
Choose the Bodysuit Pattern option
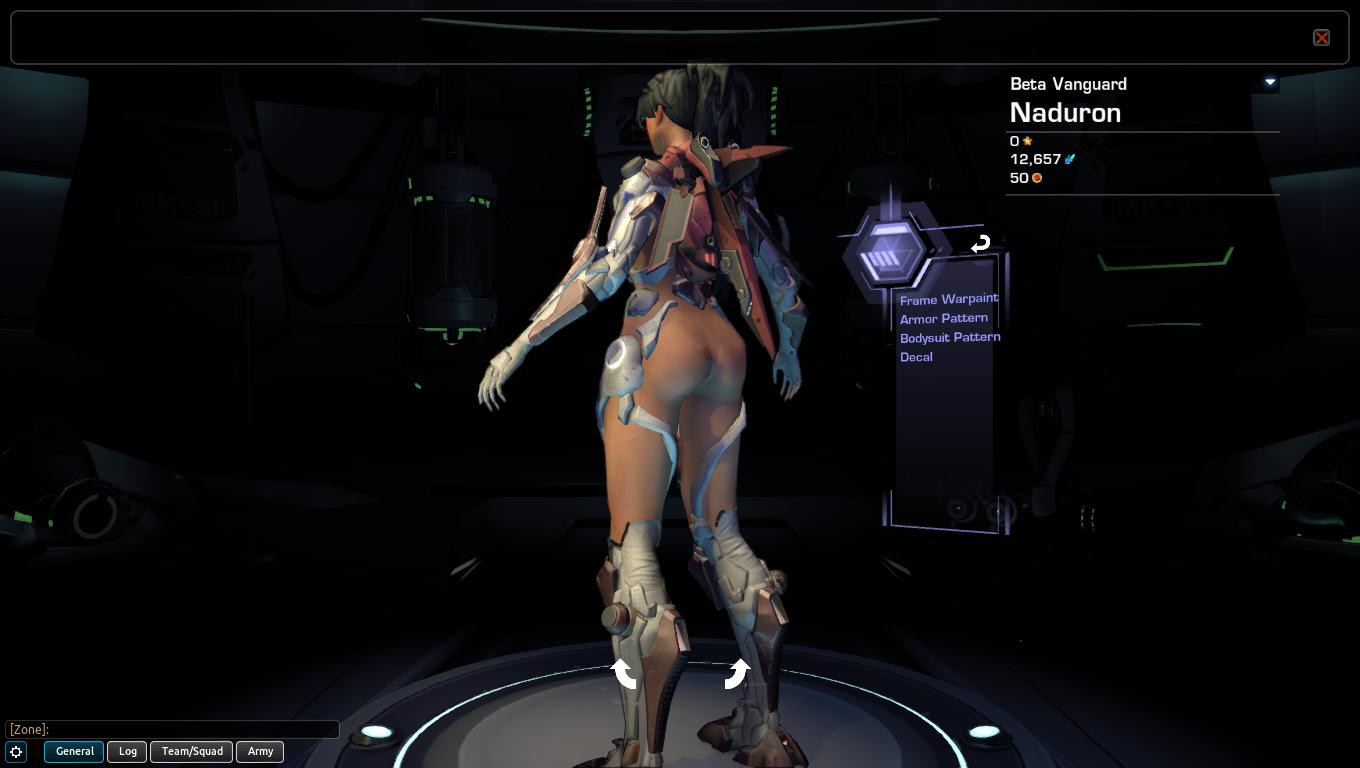(x=949, y=337)
